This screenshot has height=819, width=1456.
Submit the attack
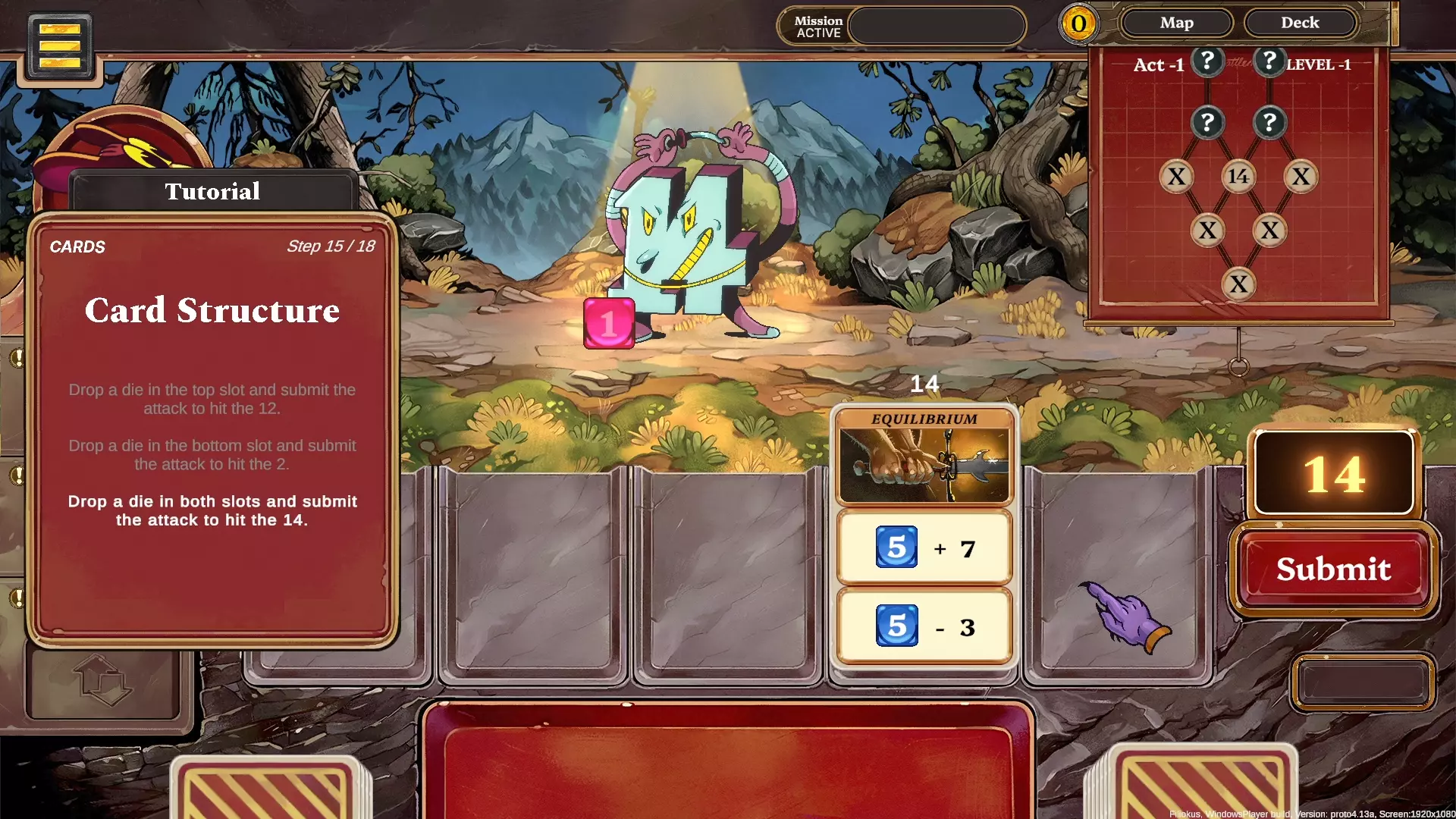(x=1333, y=569)
